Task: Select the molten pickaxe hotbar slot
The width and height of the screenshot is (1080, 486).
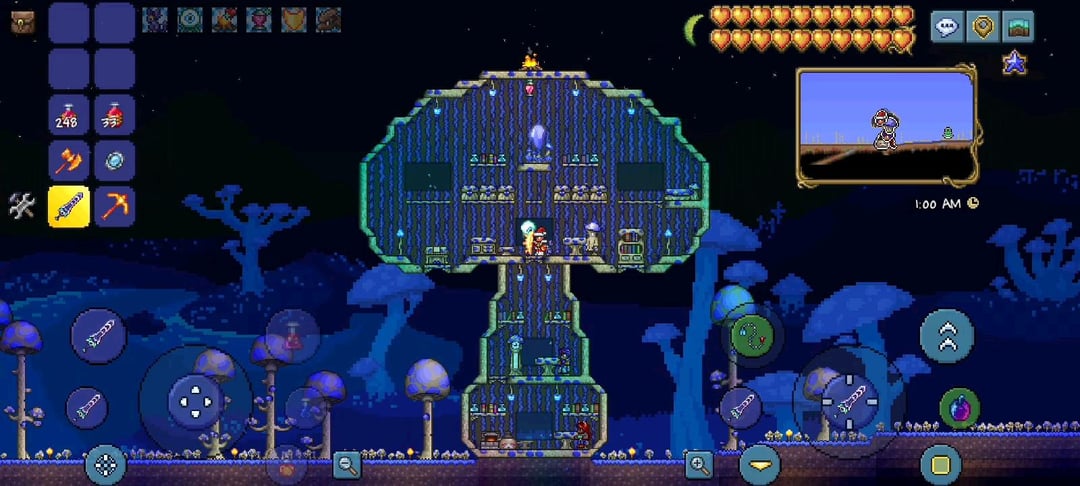Action: pyautogui.click(x=114, y=207)
